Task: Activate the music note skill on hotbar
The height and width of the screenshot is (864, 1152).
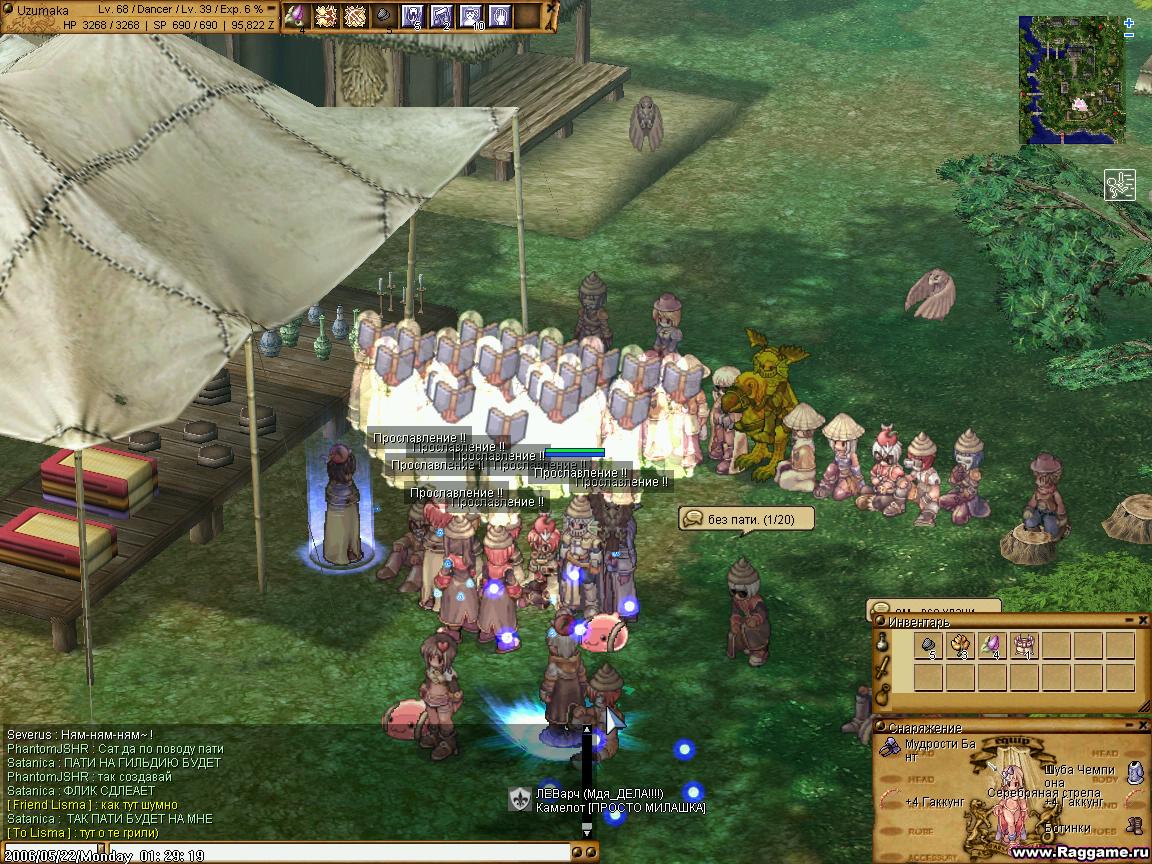Action: (441, 16)
